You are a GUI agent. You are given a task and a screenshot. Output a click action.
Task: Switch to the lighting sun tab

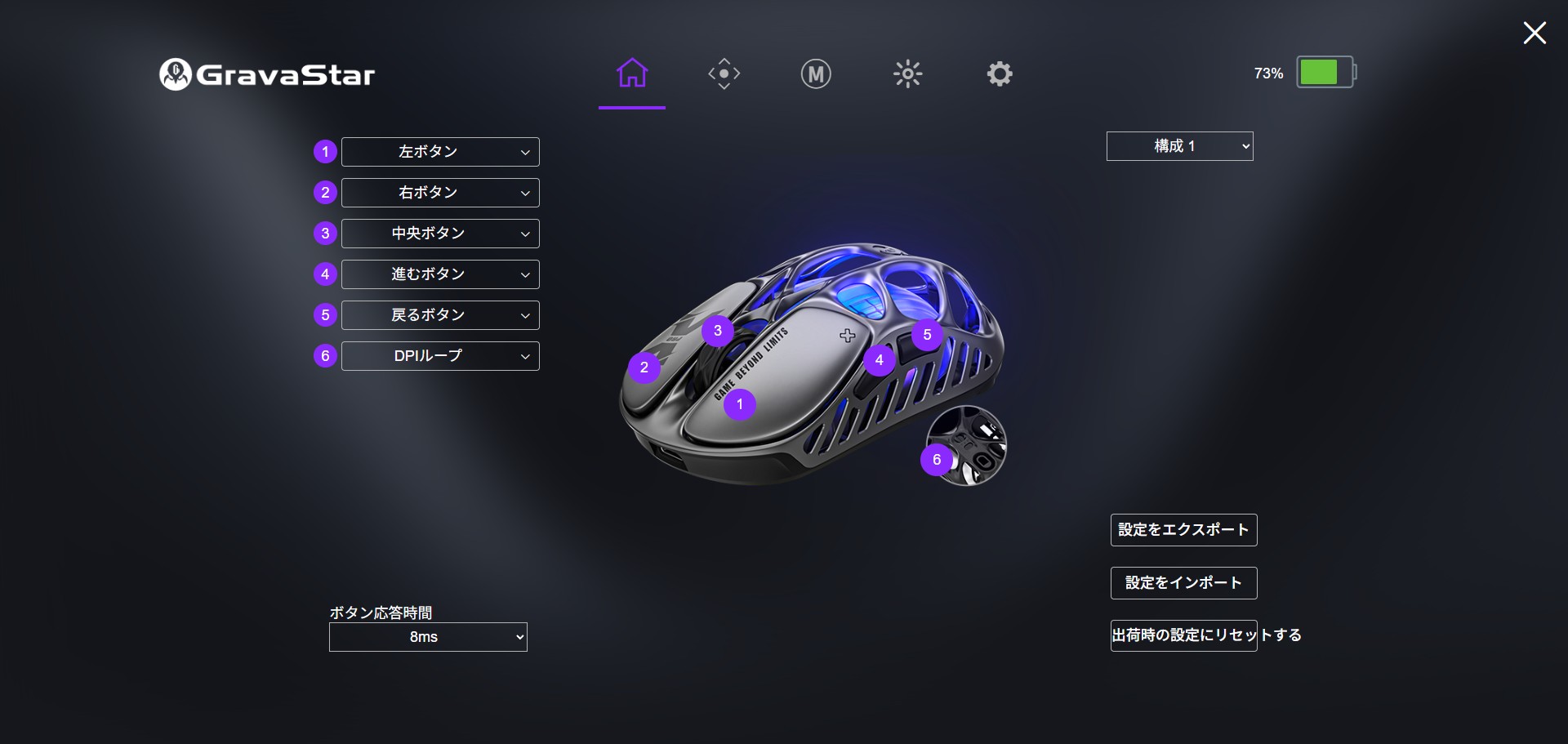point(907,74)
